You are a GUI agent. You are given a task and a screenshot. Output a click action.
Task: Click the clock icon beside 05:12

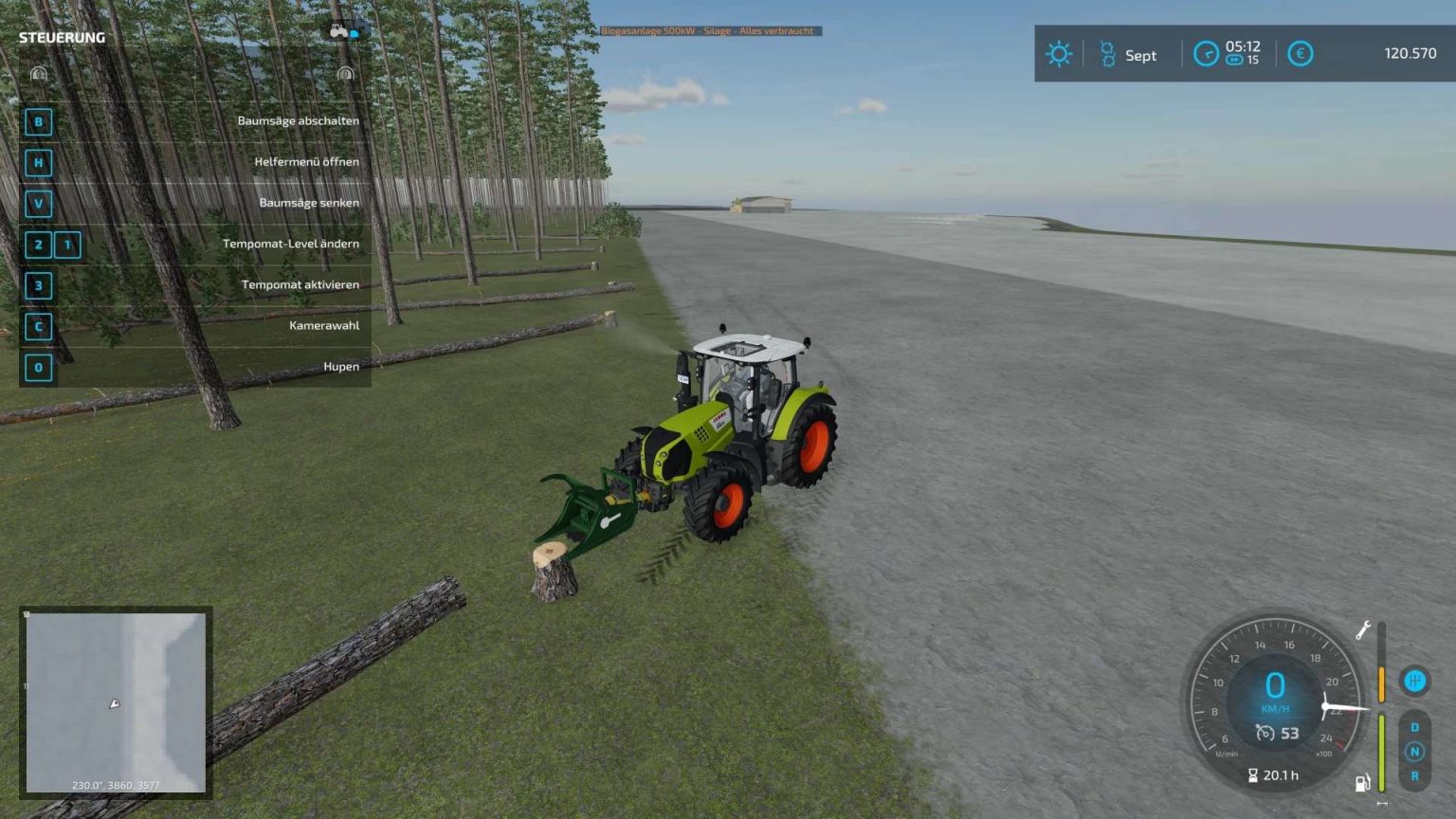(x=1207, y=53)
